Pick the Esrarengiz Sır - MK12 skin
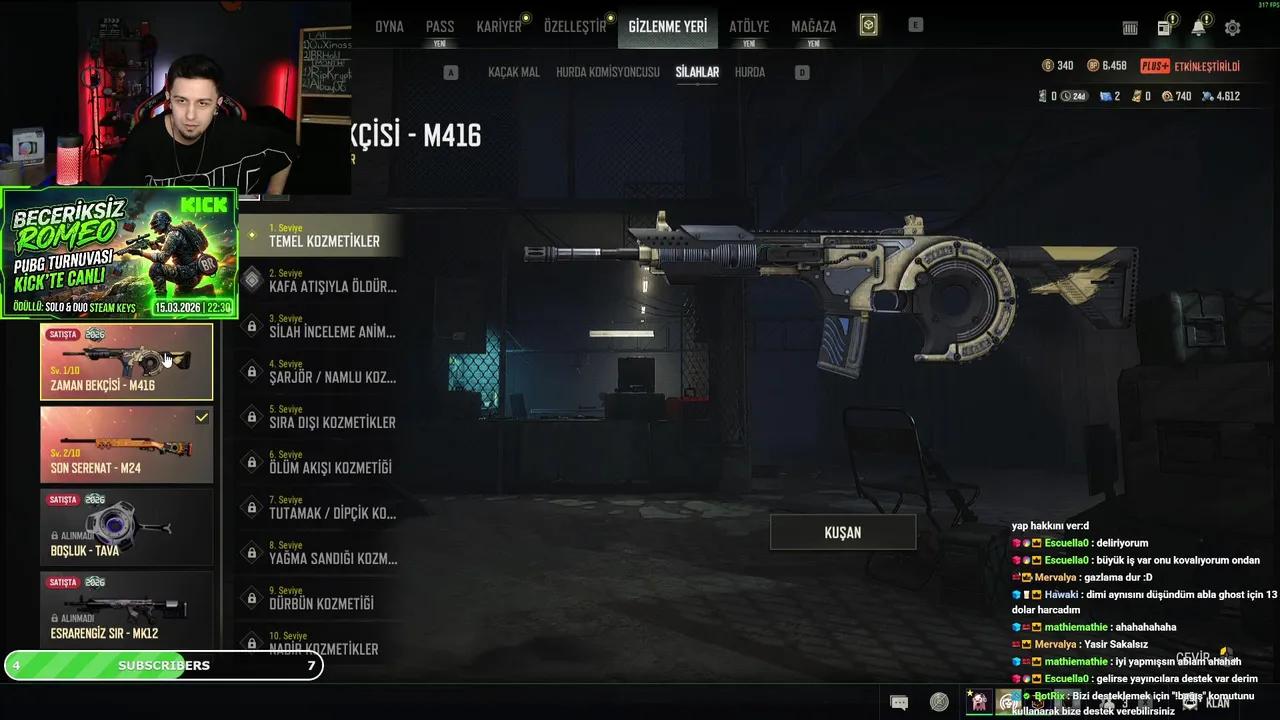Screen dimensions: 1280x720 (x=126, y=610)
